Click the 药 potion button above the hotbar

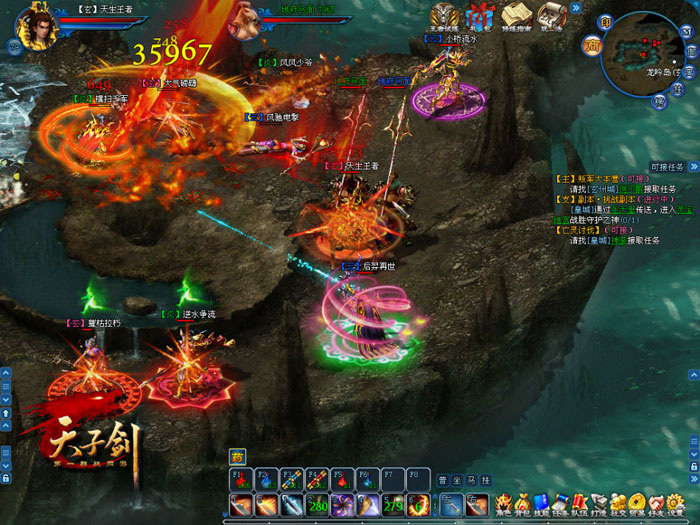point(237,453)
